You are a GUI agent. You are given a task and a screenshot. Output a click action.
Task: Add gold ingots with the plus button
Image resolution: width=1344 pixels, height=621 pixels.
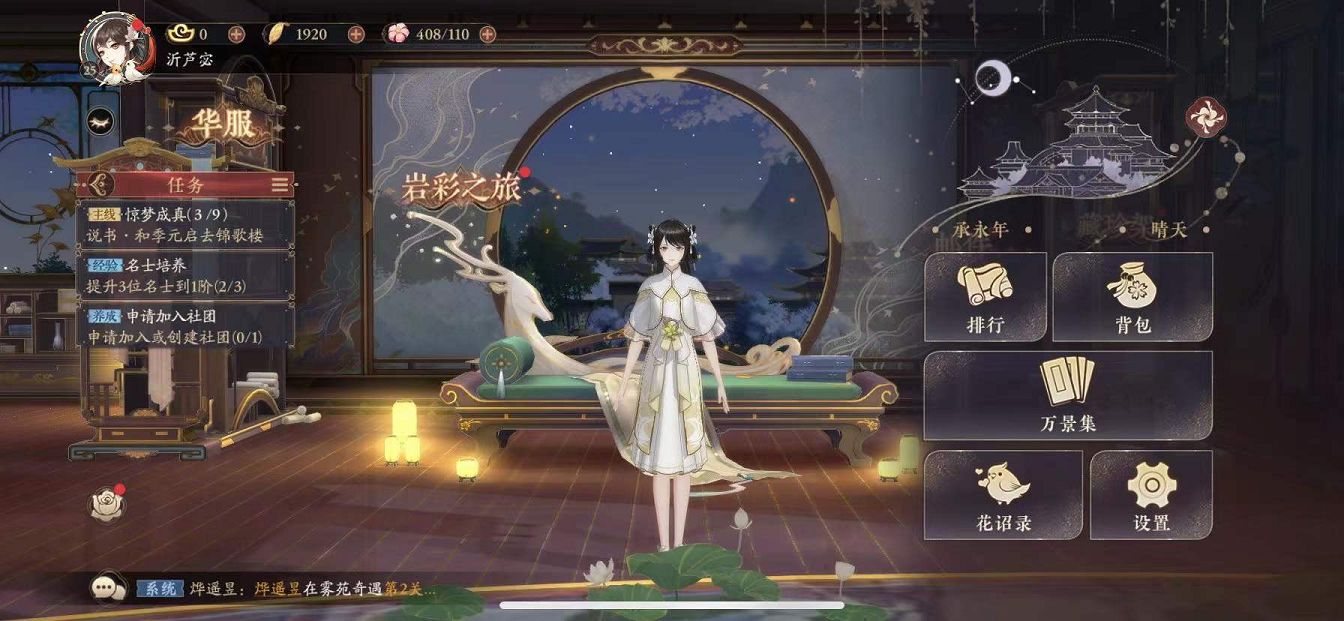click(x=236, y=34)
